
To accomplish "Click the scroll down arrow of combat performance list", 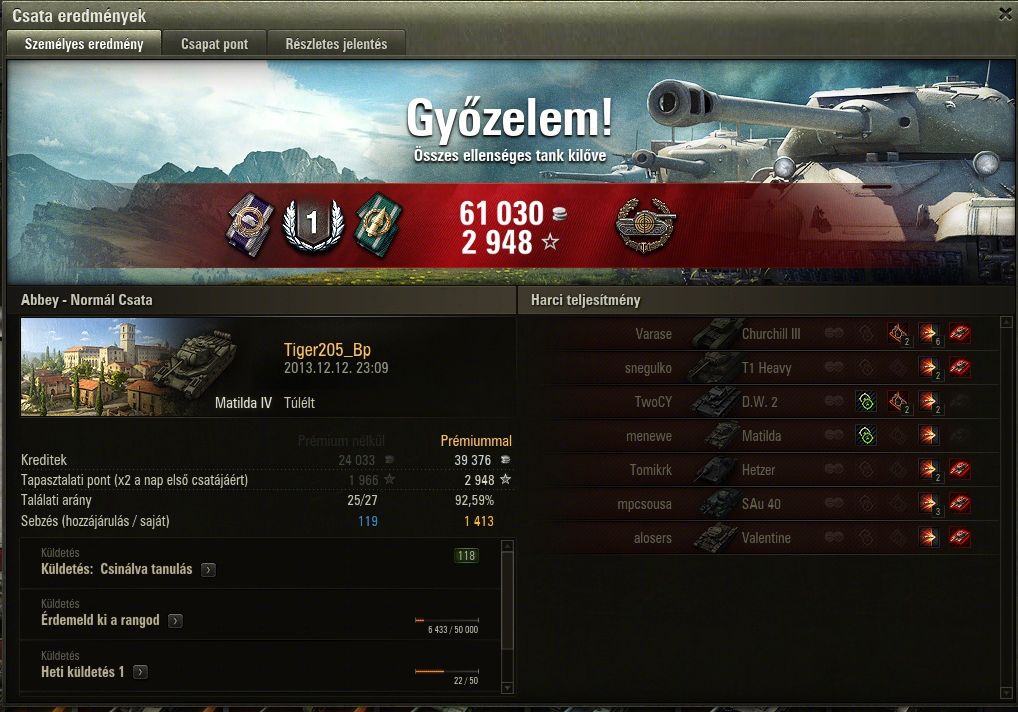I will (x=1005, y=691).
